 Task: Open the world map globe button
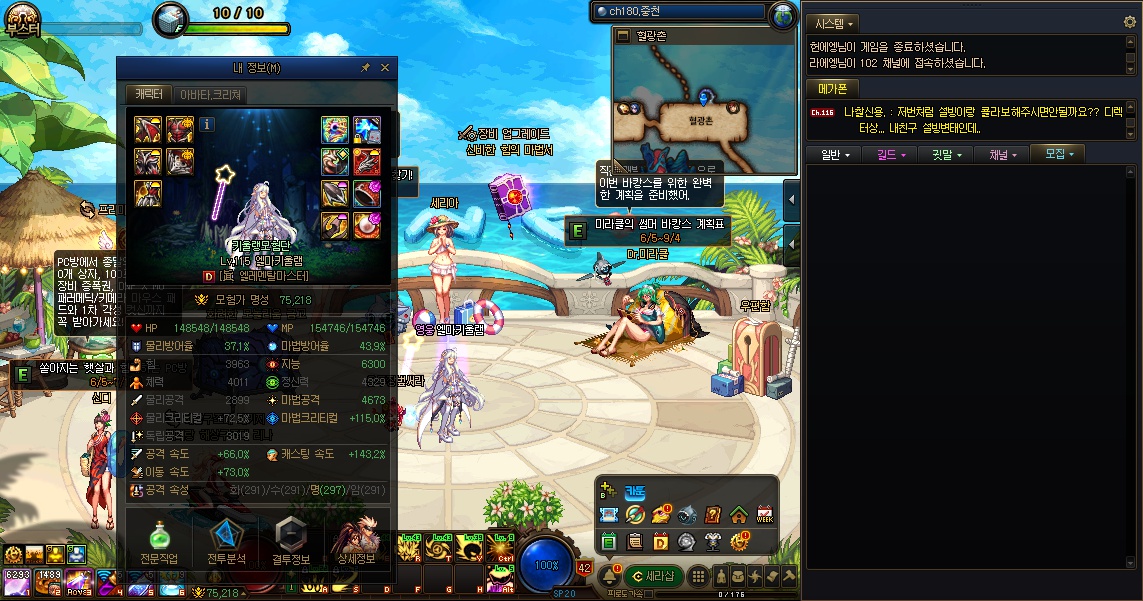tap(783, 14)
